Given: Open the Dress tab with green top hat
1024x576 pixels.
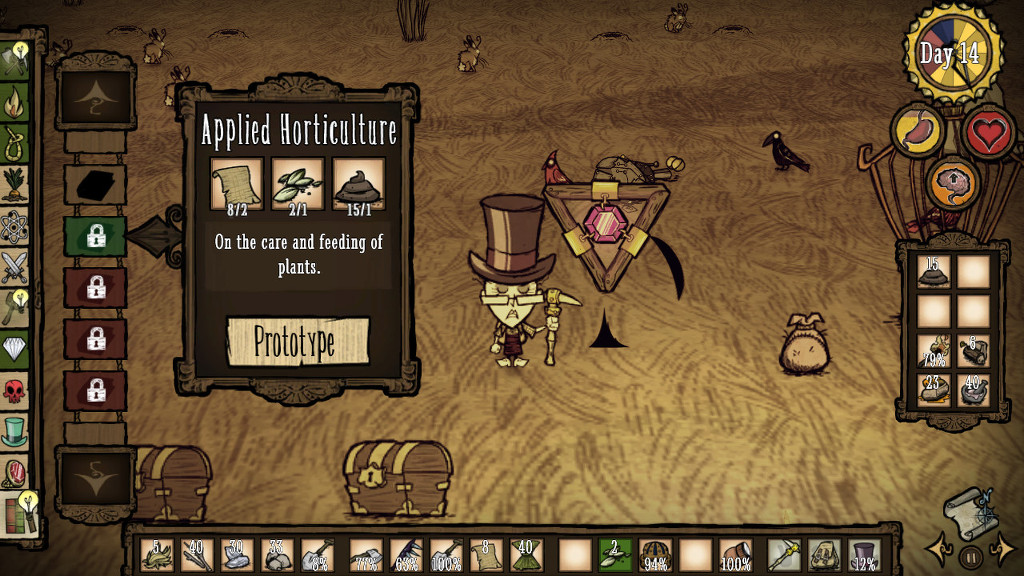Looking at the screenshot, I should [14, 431].
